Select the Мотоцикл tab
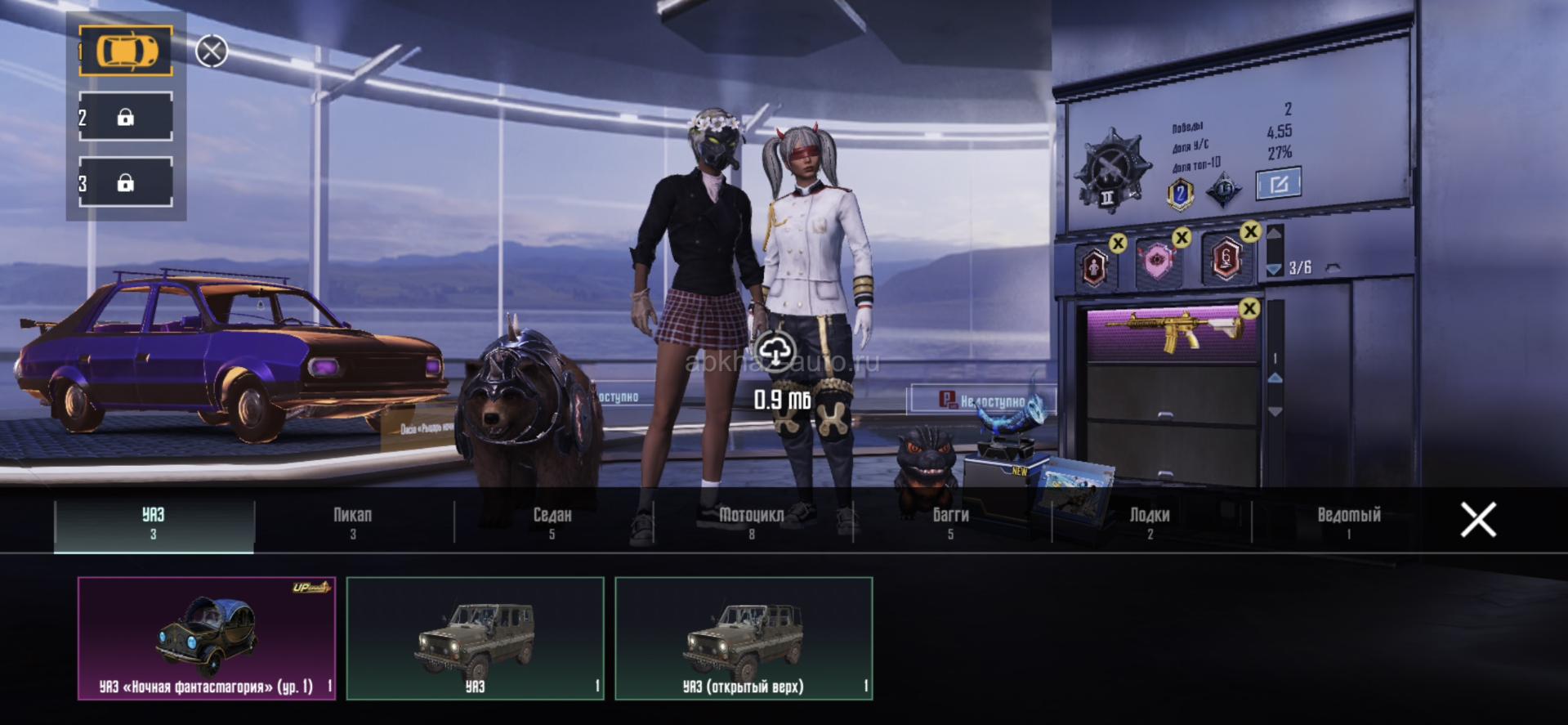The width and height of the screenshot is (1568, 725). point(751,522)
